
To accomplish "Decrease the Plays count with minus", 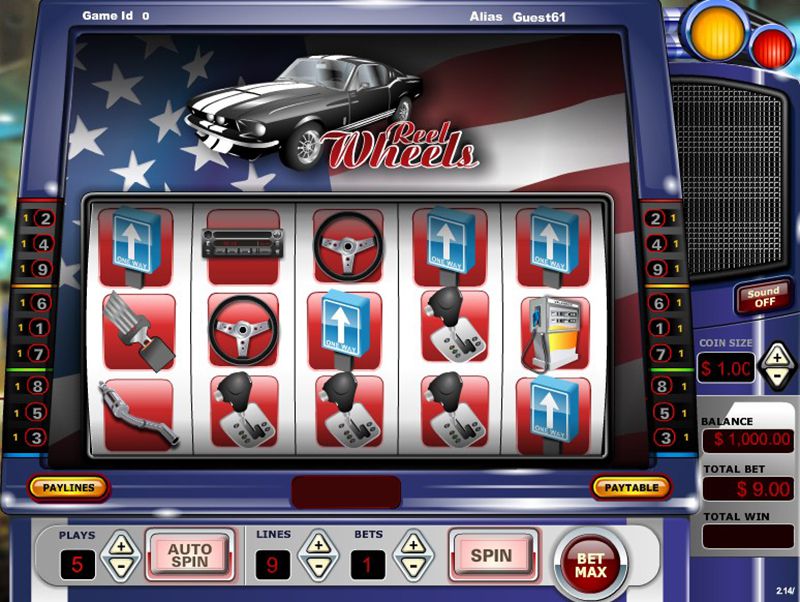I will tap(121, 567).
